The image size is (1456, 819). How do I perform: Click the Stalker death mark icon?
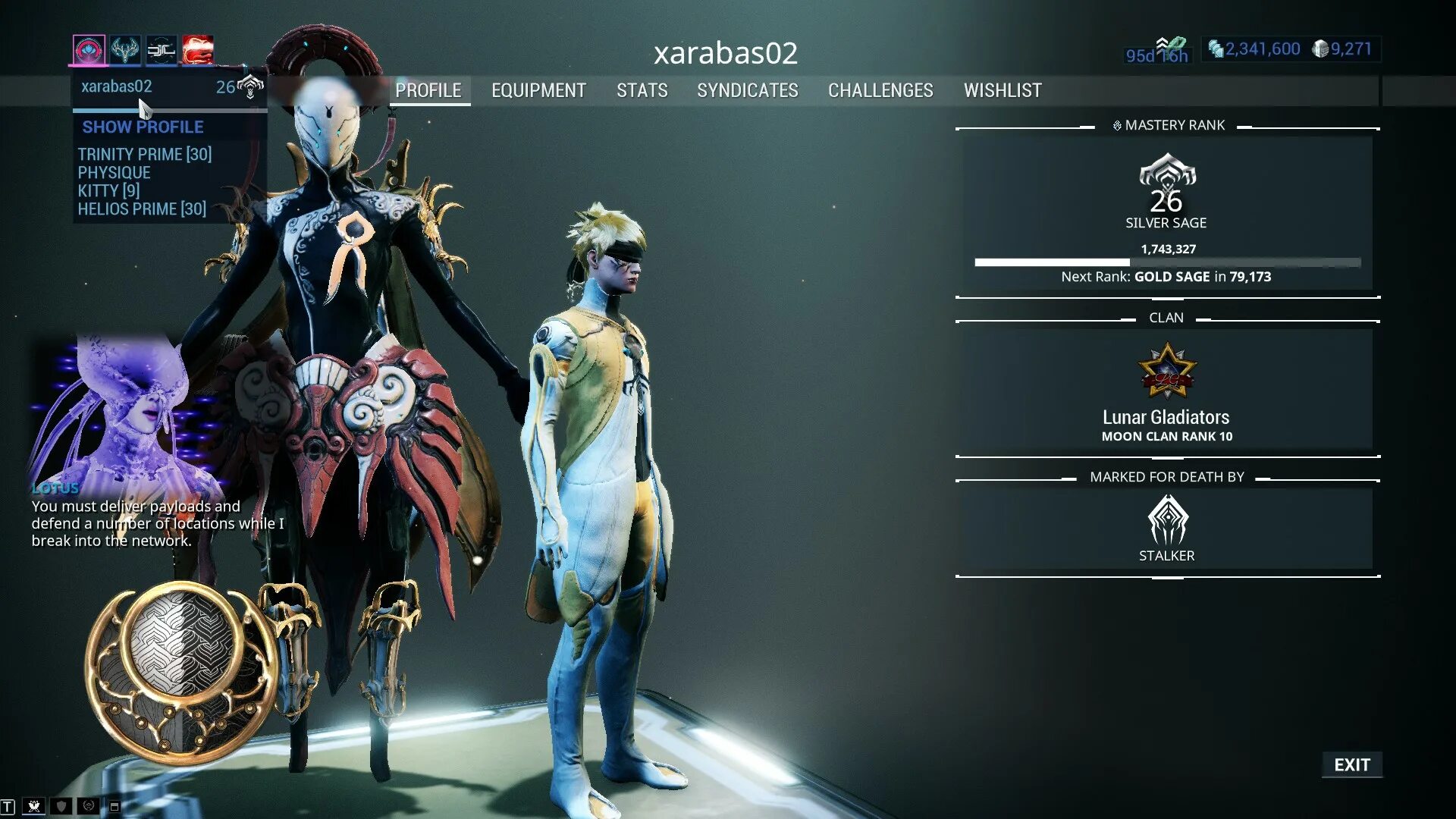pos(1167,519)
